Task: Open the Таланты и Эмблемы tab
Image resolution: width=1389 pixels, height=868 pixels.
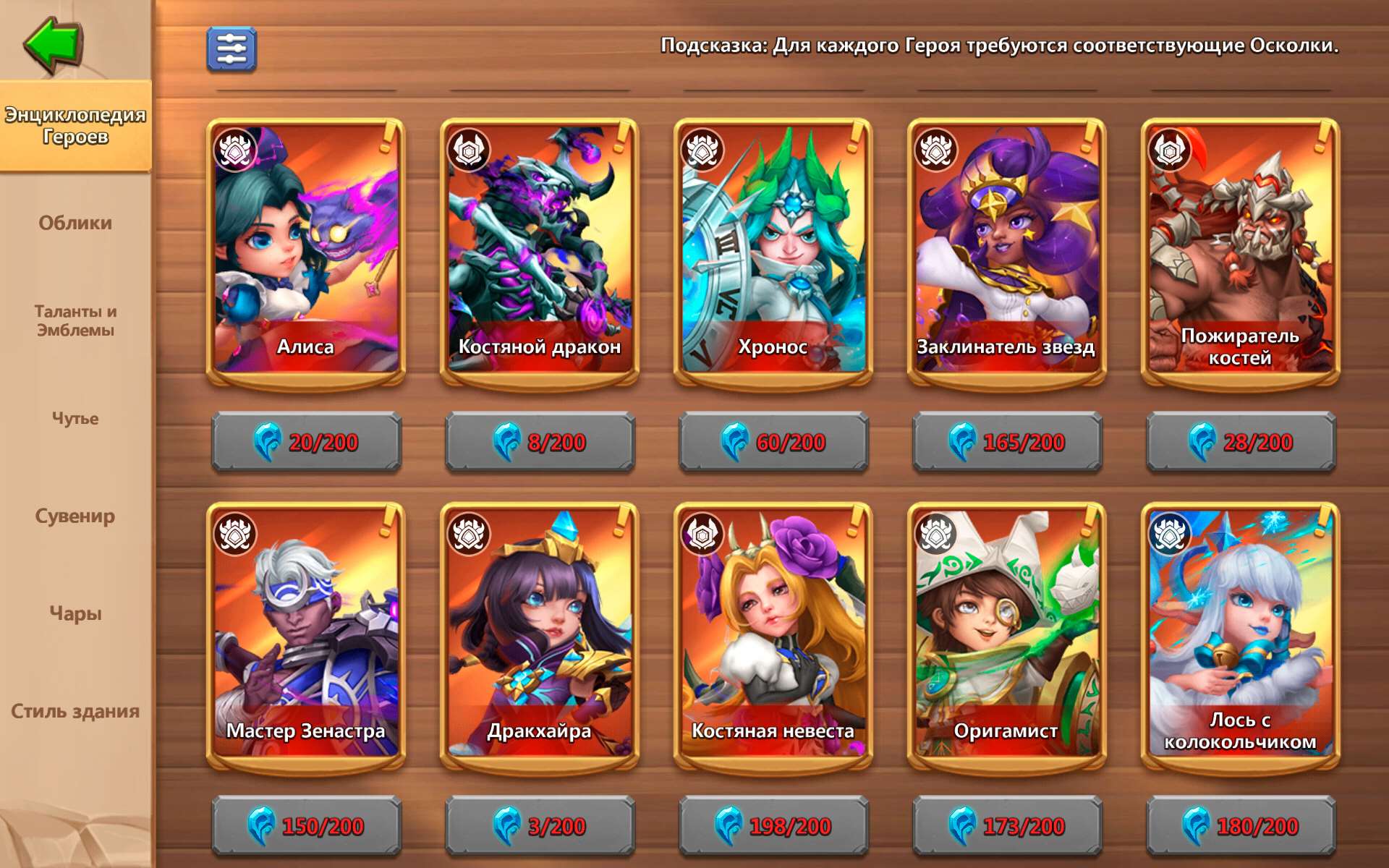Action: 75,320
